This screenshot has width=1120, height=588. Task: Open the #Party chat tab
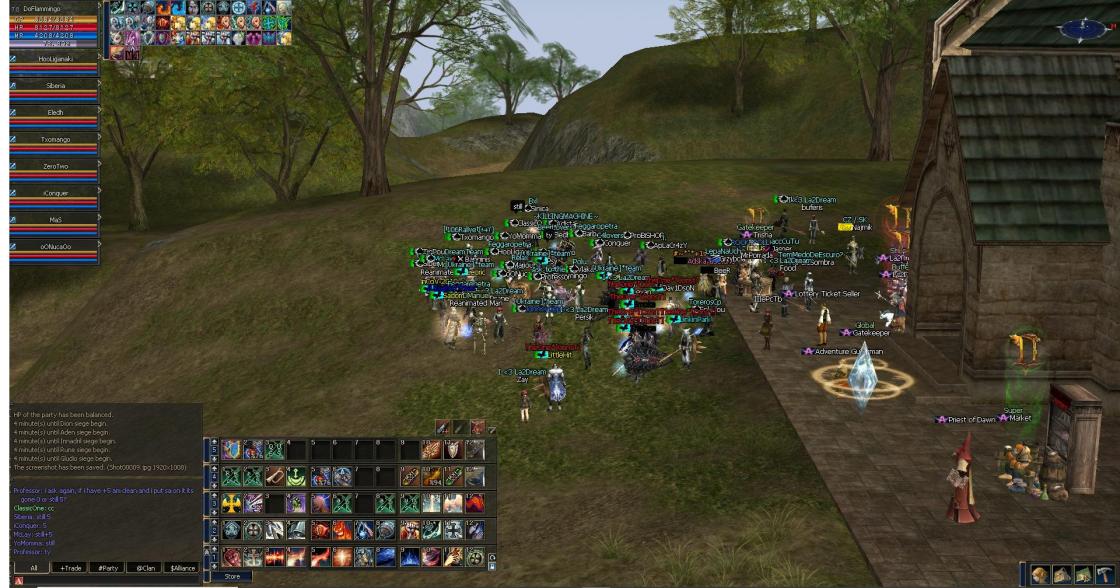(108, 568)
